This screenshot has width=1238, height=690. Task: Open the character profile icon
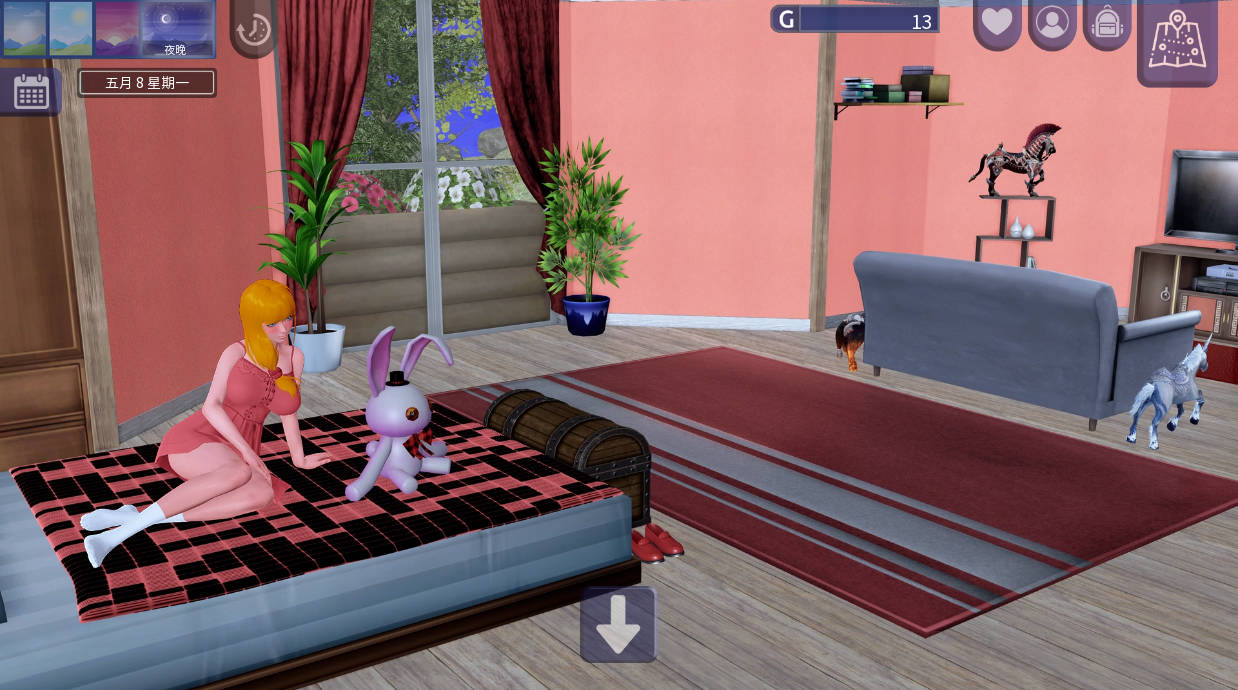(1052, 23)
